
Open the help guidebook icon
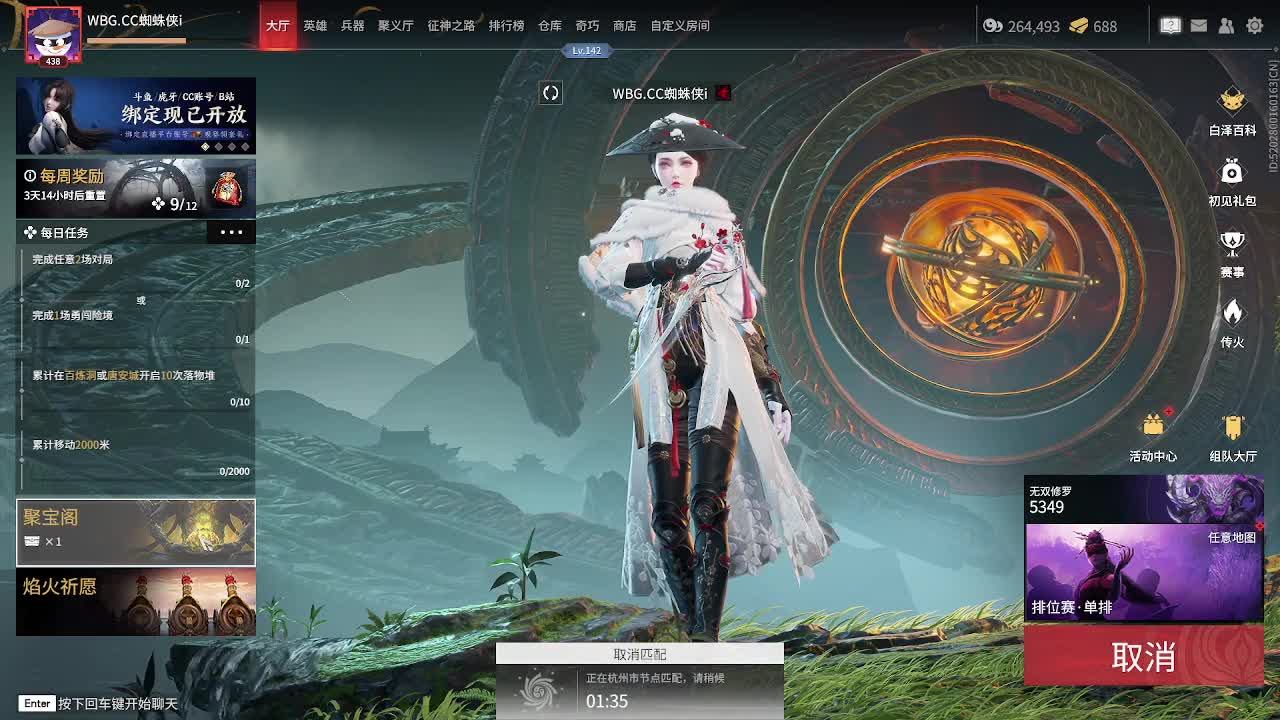coord(1170,25)
